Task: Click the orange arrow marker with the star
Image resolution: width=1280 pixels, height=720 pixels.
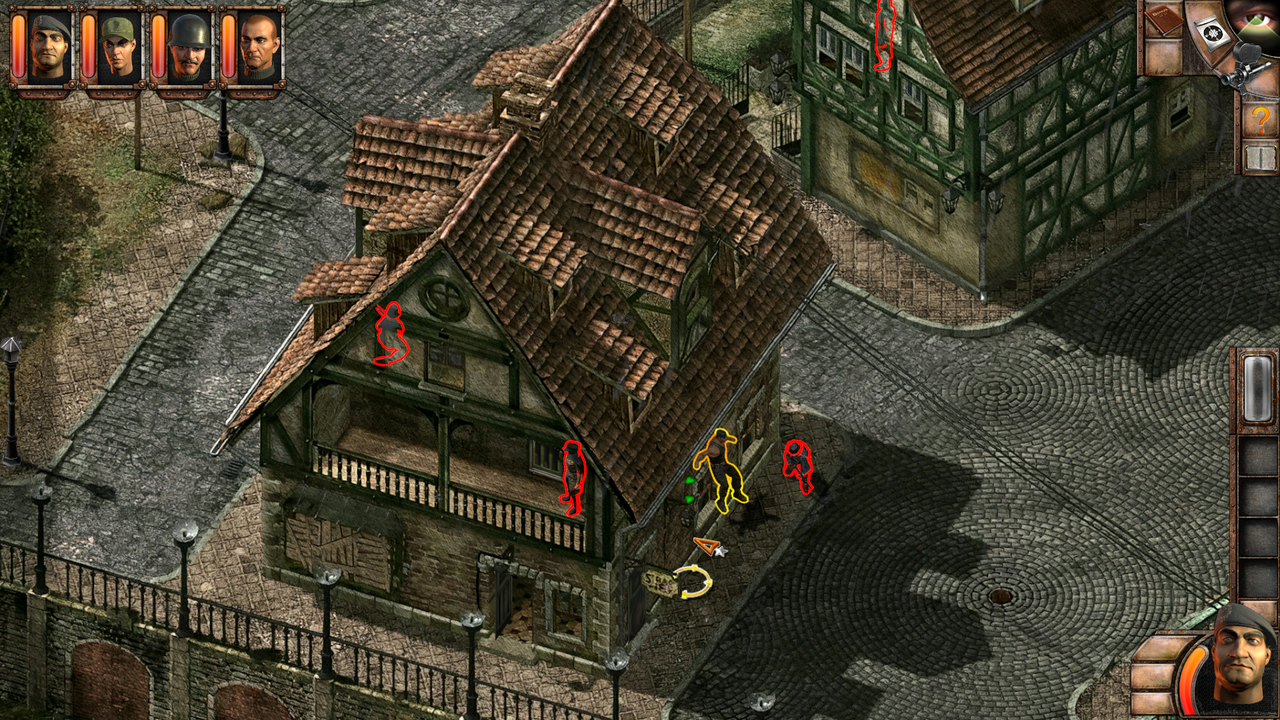Action: coord(709,546)
